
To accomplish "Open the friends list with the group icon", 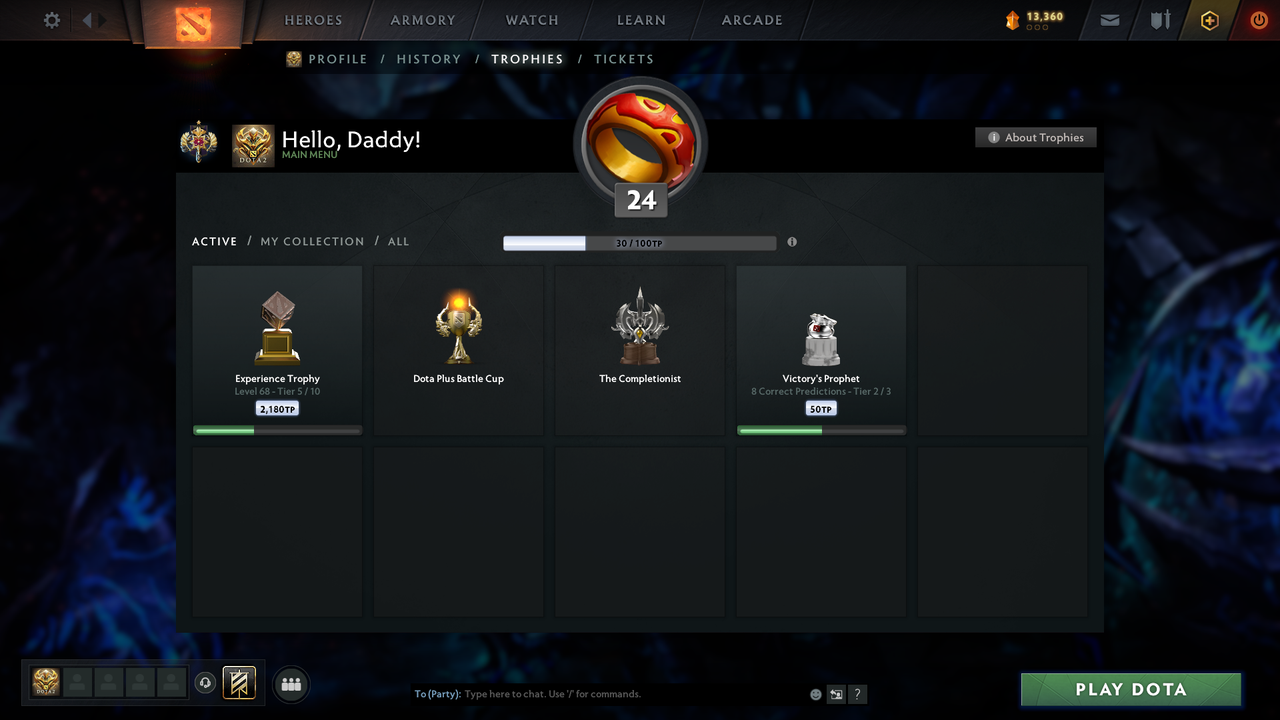I will coord(291,684).
